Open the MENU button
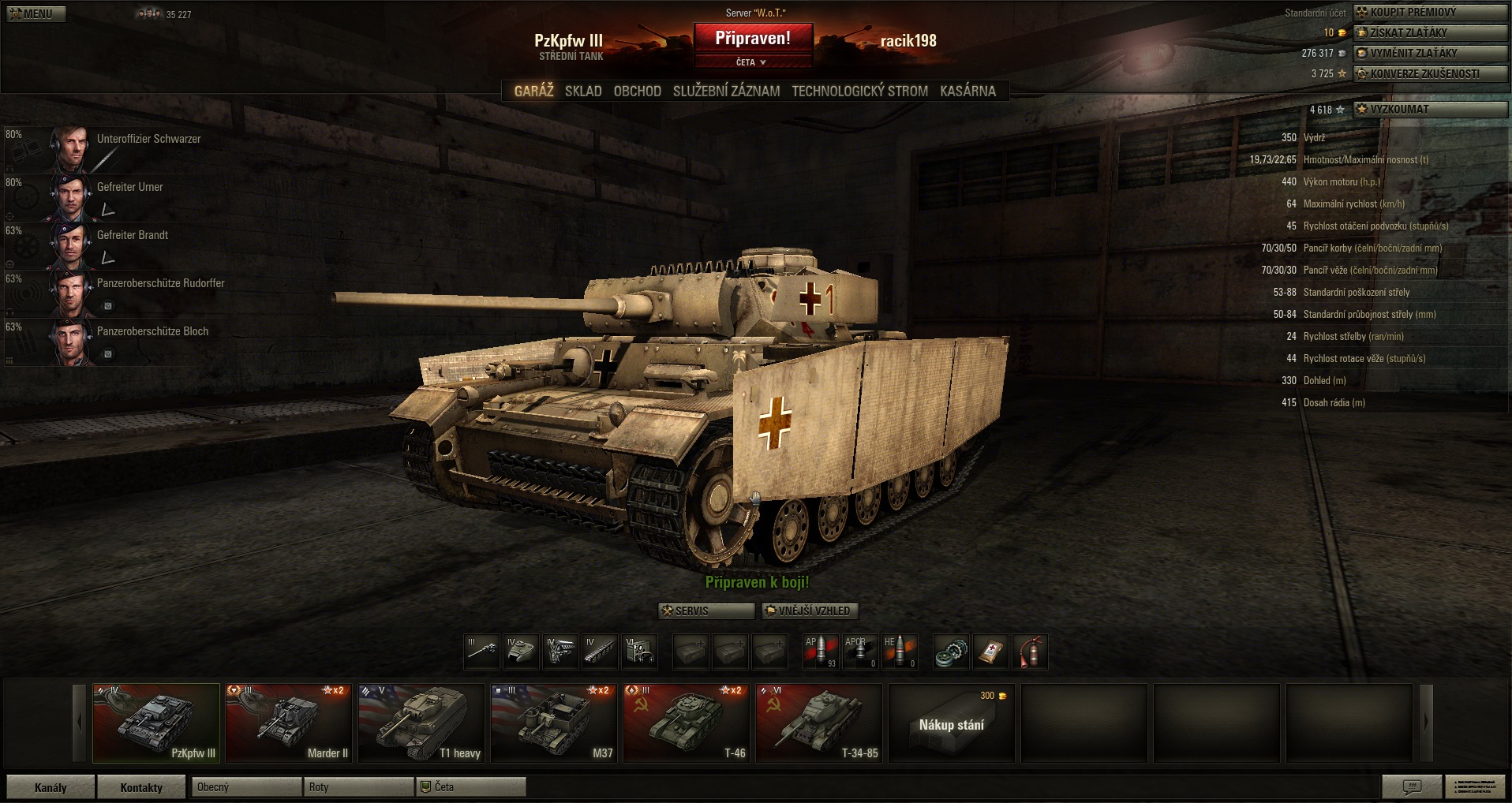This screenshot has width=1512, height=803. (x=36, y=13)
